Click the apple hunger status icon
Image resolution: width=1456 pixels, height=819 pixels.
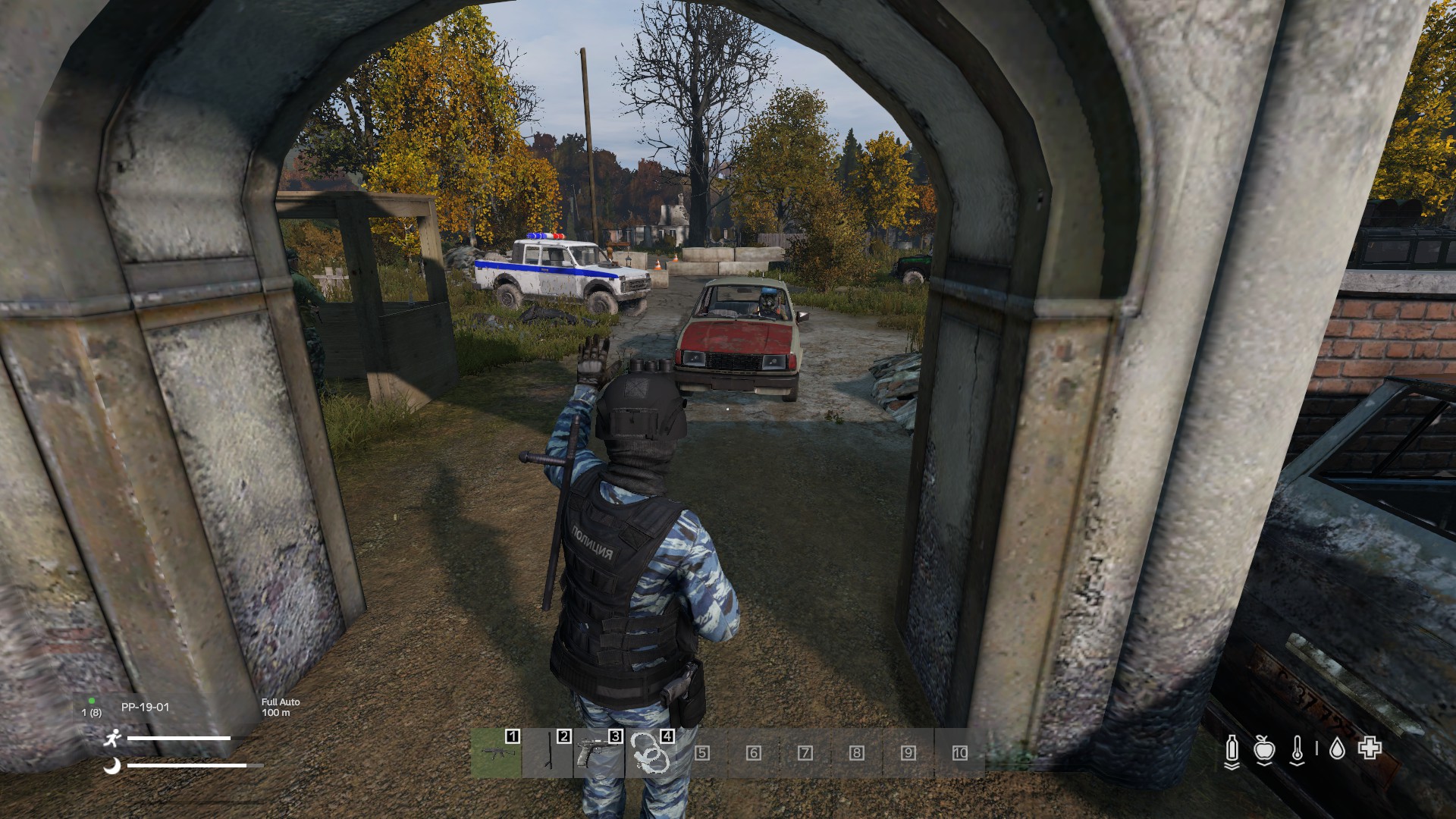[x=1263, y=750]
